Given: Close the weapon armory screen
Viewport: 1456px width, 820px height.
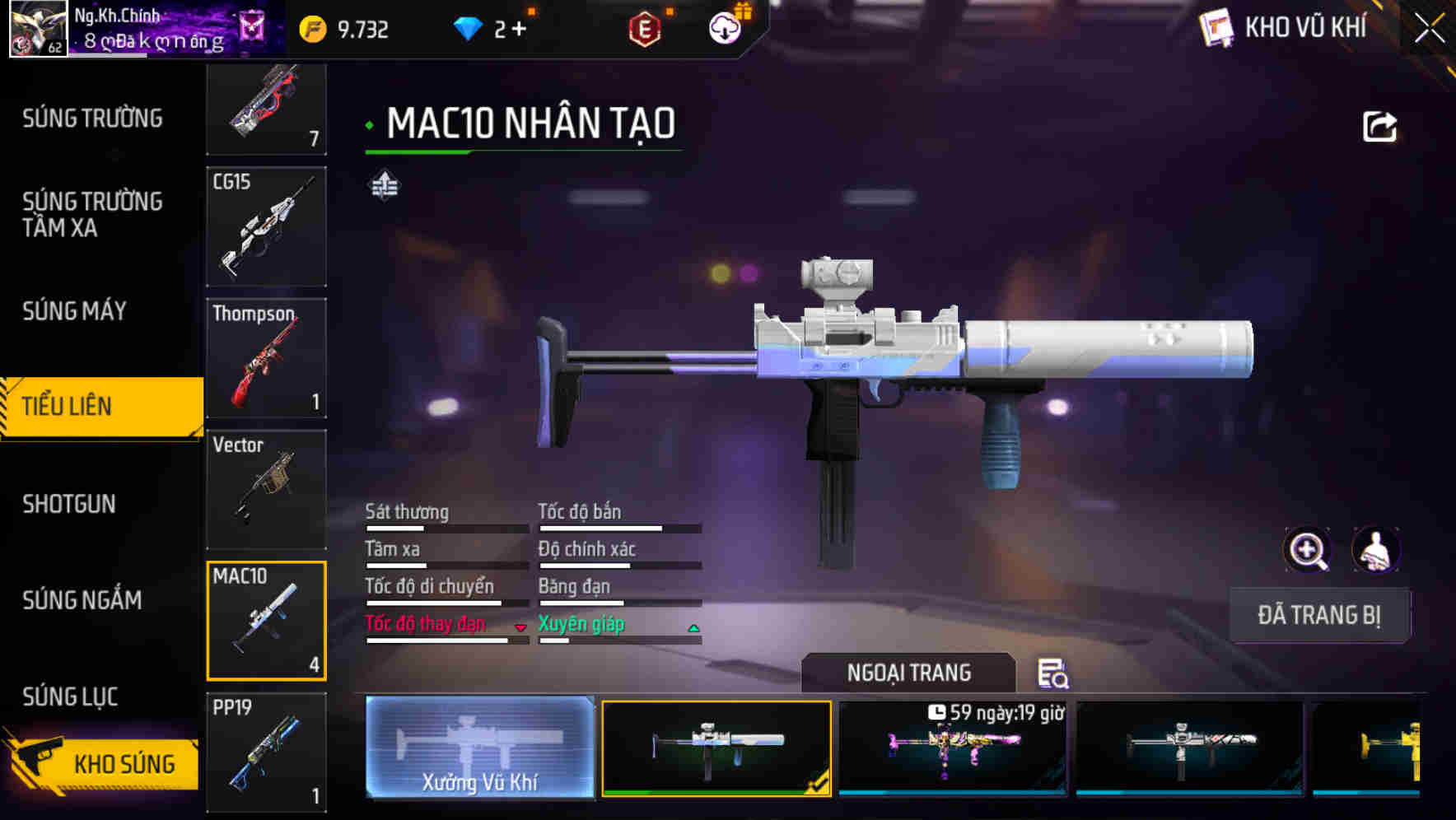Looking at the screenshot, I should coord(1430,29).
